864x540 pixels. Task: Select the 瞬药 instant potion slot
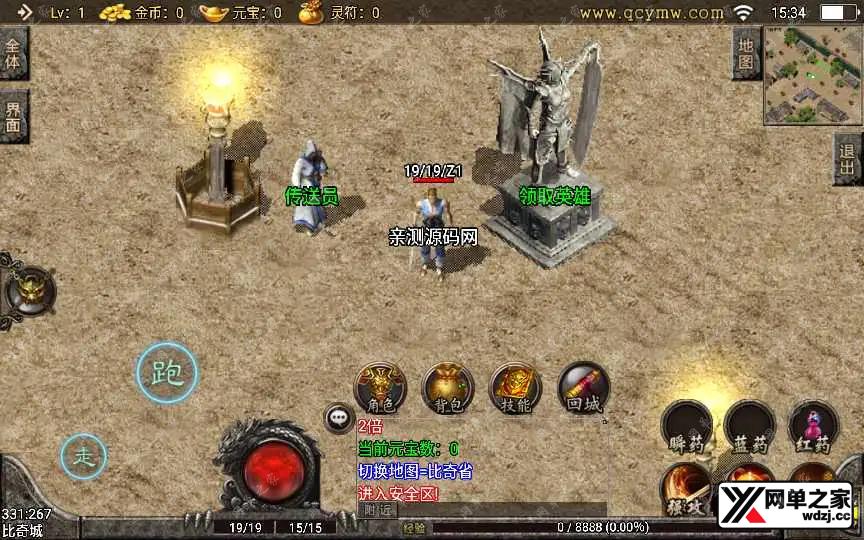point(687,428)
